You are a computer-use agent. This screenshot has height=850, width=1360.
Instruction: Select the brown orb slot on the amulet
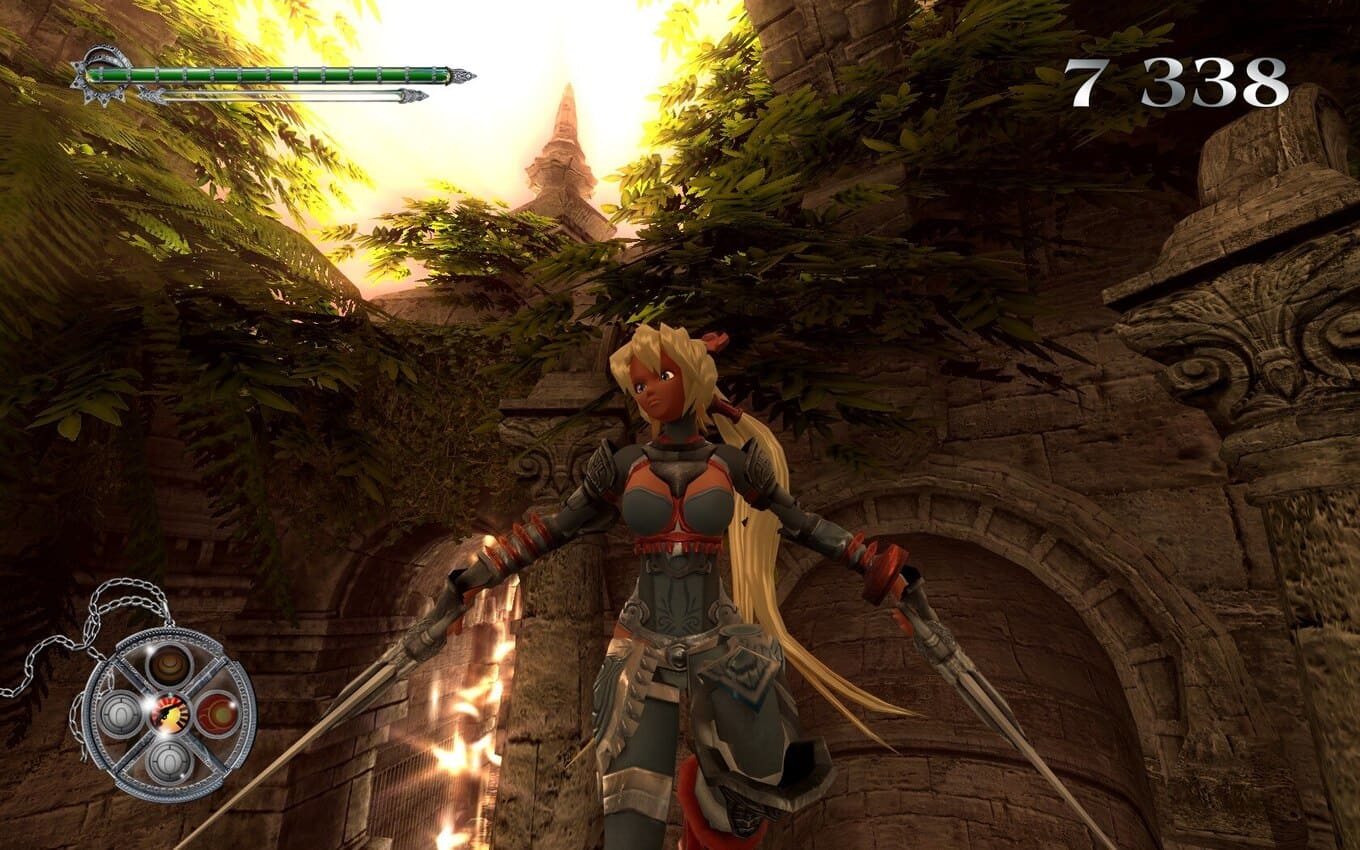click(x=168, y=664)
